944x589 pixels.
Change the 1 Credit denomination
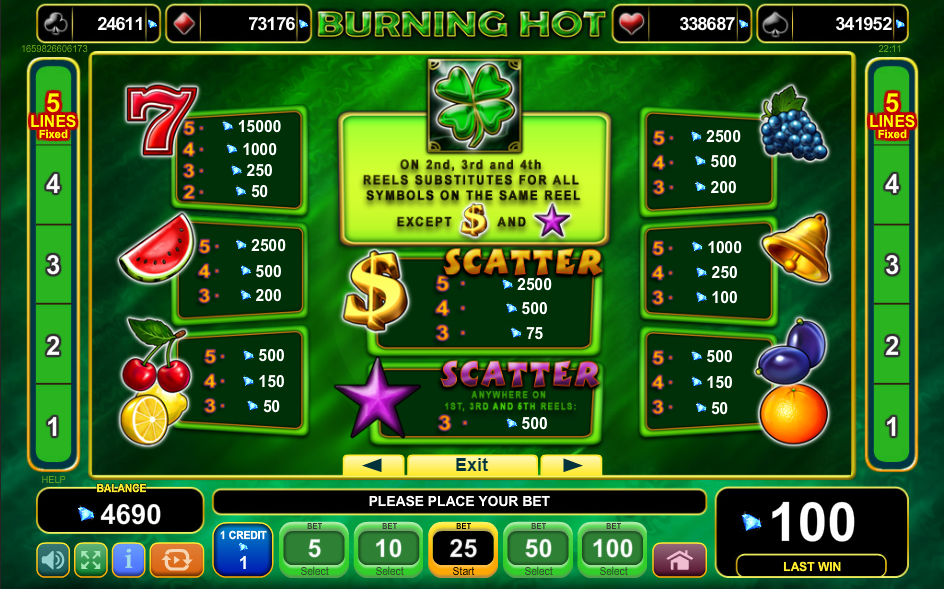[x=242, y=549]
